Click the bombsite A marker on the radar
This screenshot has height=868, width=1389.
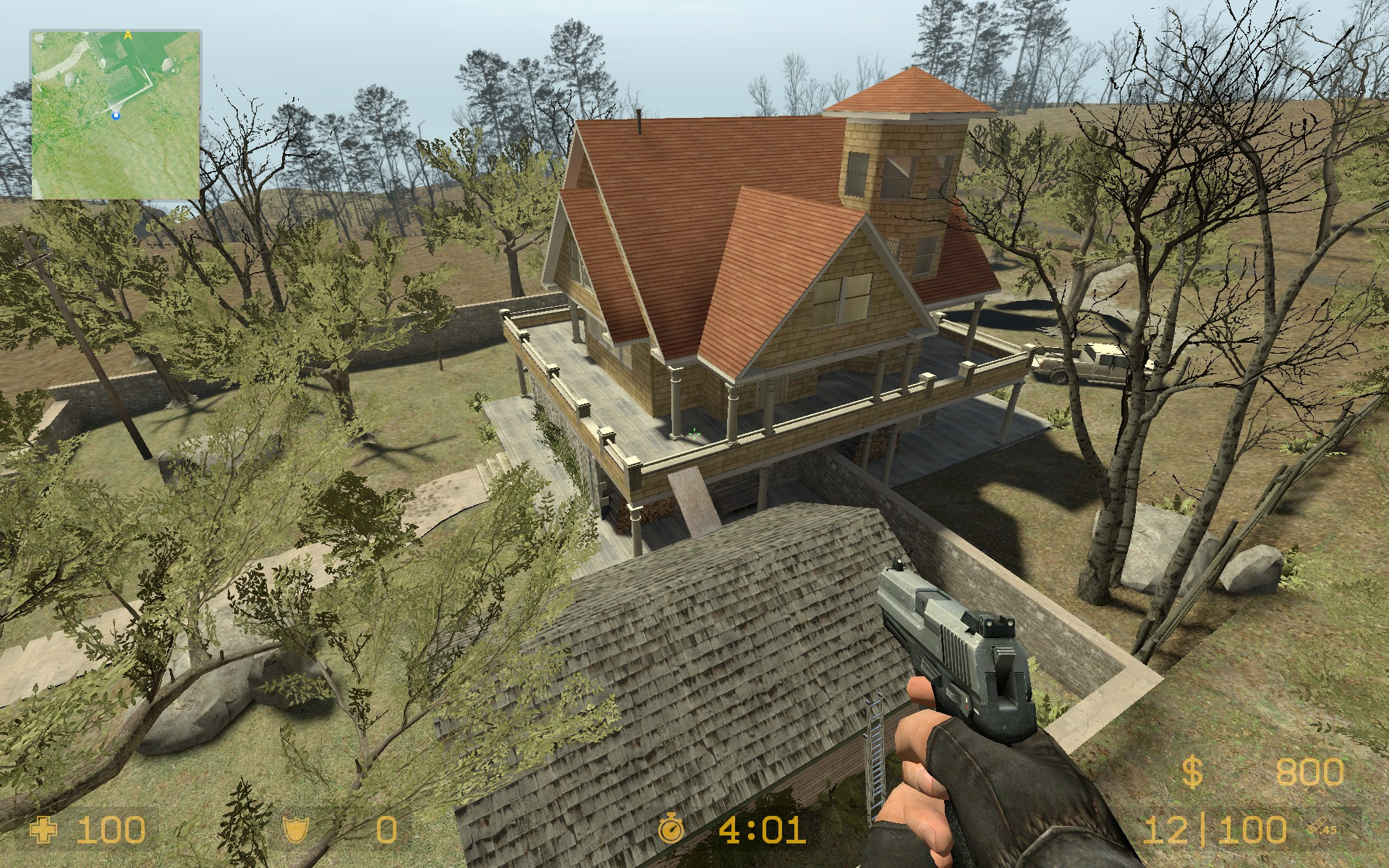pyautogui.click(x=127, y=34)
